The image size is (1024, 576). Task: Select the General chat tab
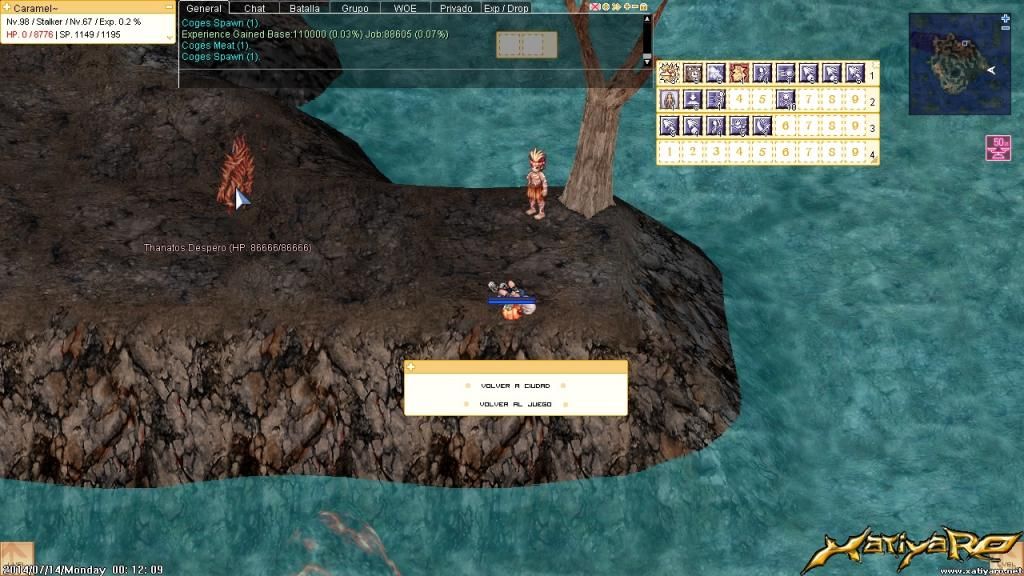(204, 8)
